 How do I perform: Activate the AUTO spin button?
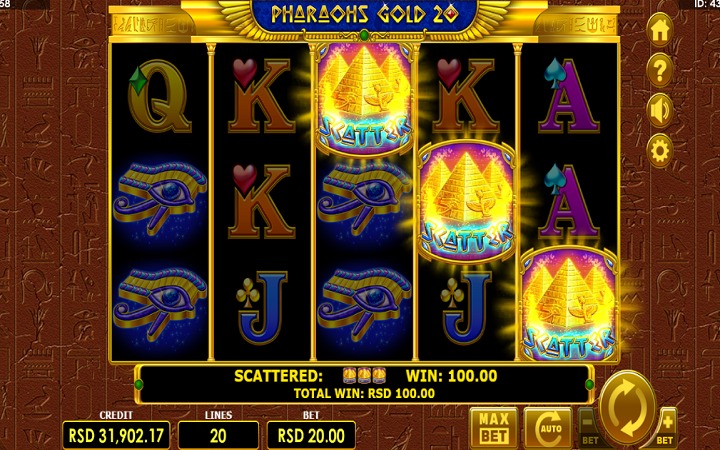tap(547, 427)
